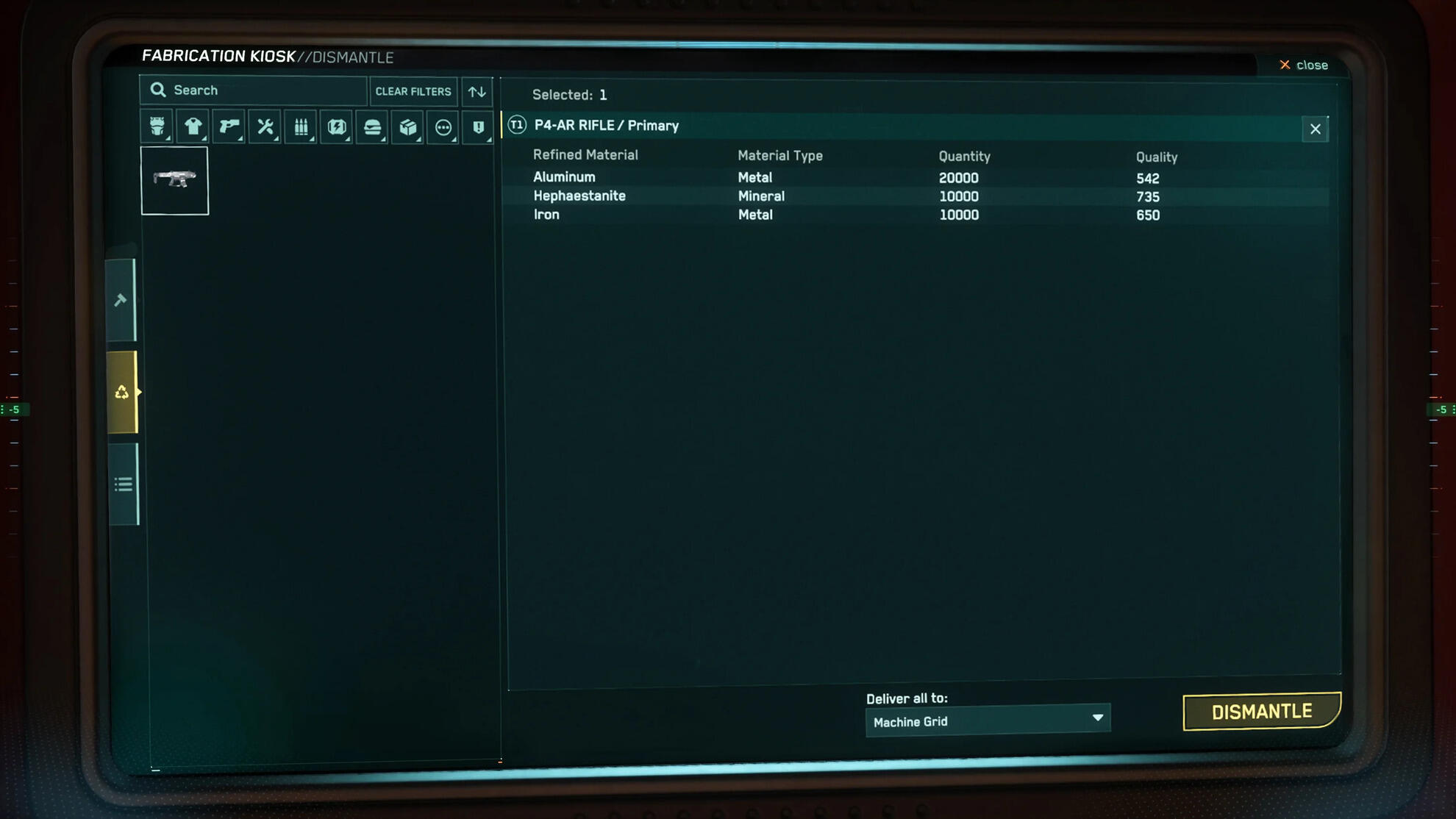The width and height of the screenshot is (1456, 819).
Task: Click the battery/energy filter icon
Action: coord(335,126)
